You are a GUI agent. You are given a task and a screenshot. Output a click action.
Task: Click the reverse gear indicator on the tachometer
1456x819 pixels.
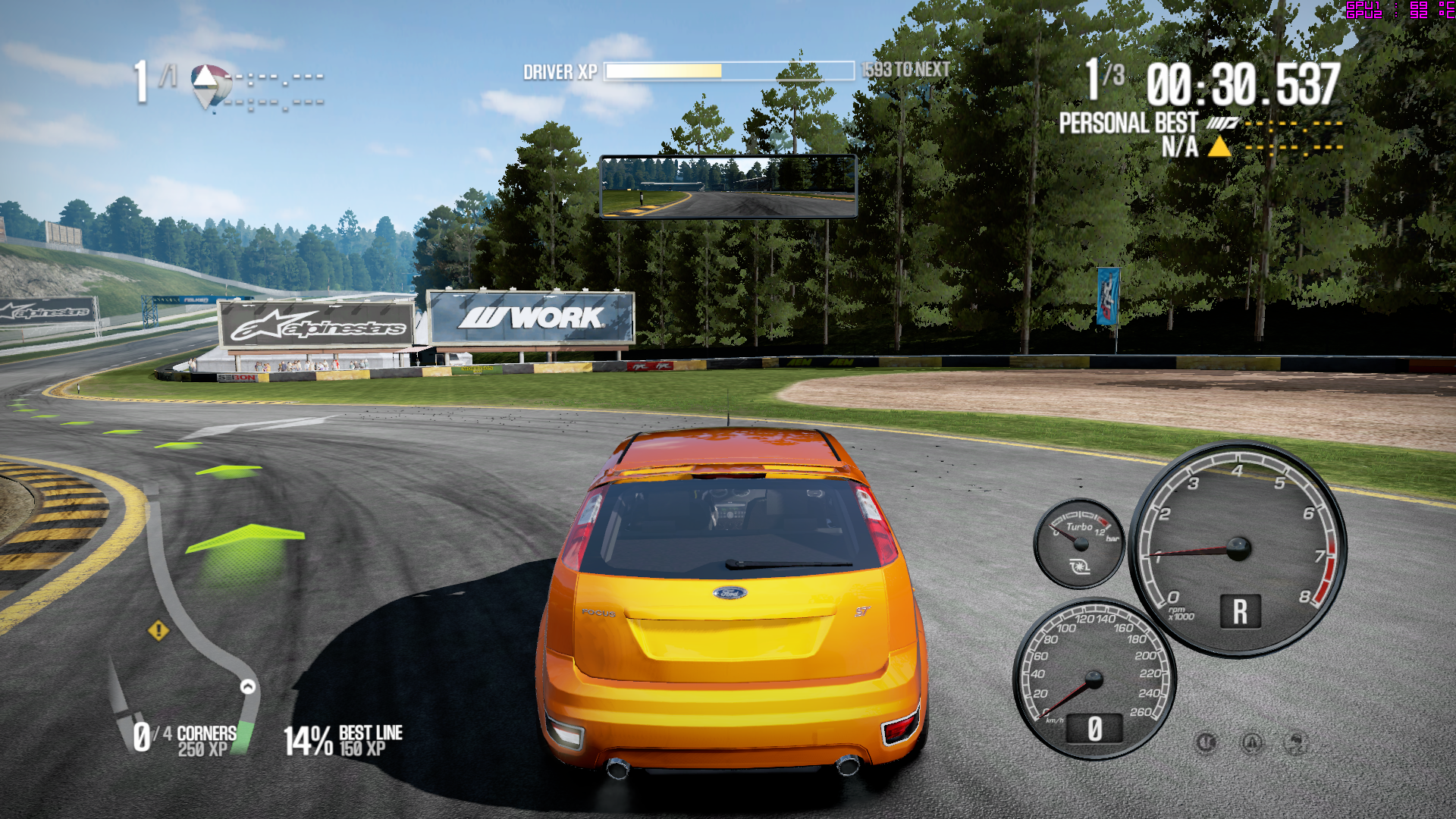pyautogui.click(x=1240, y=611)
